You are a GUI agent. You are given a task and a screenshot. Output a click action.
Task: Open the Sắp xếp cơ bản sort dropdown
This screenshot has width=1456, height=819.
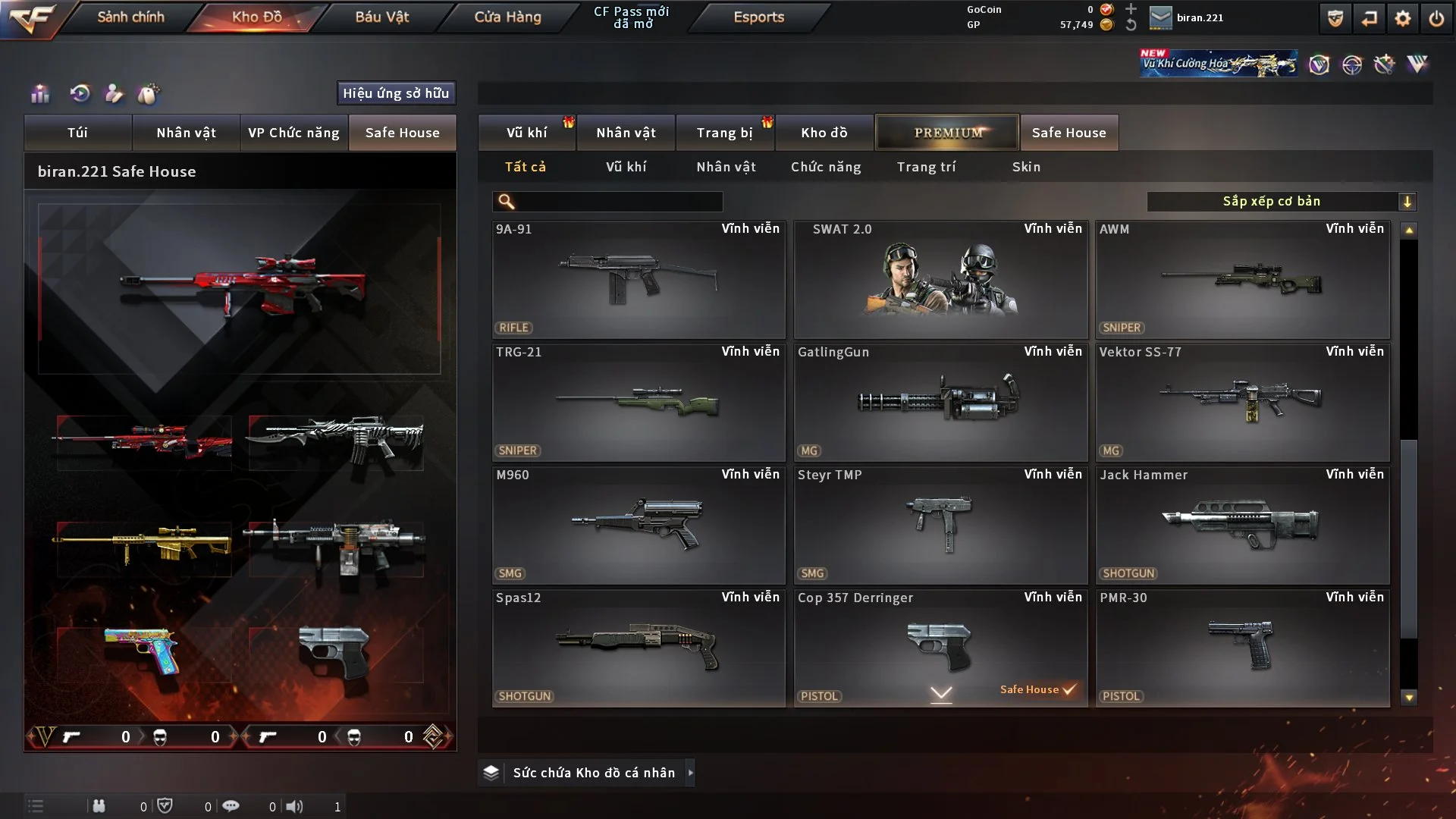1281,202
